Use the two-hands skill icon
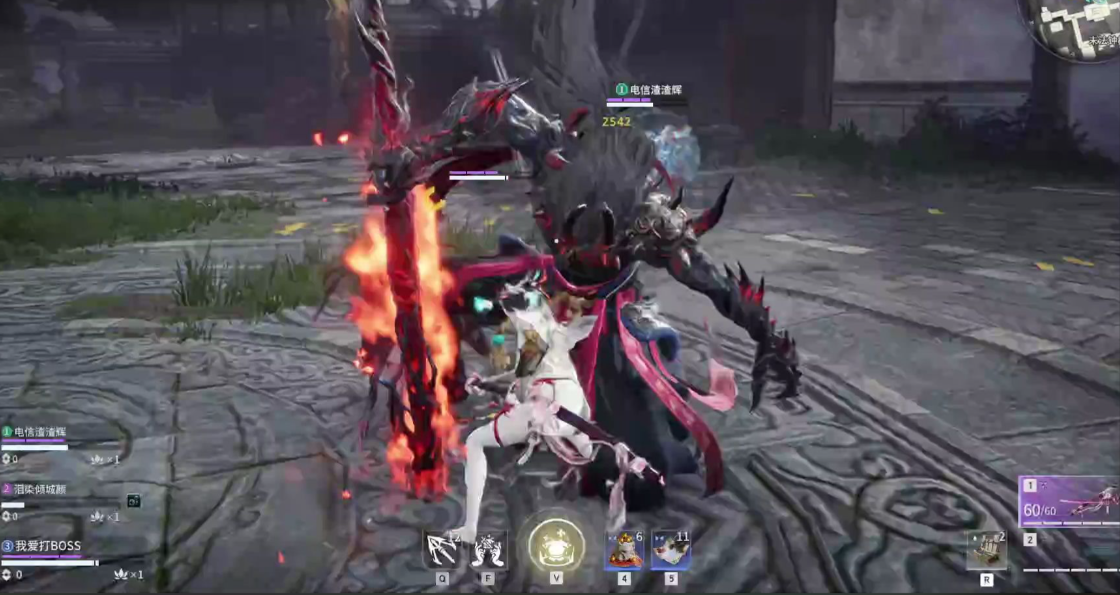Viewport: 1120px width, 595px height. click(489, 550)
